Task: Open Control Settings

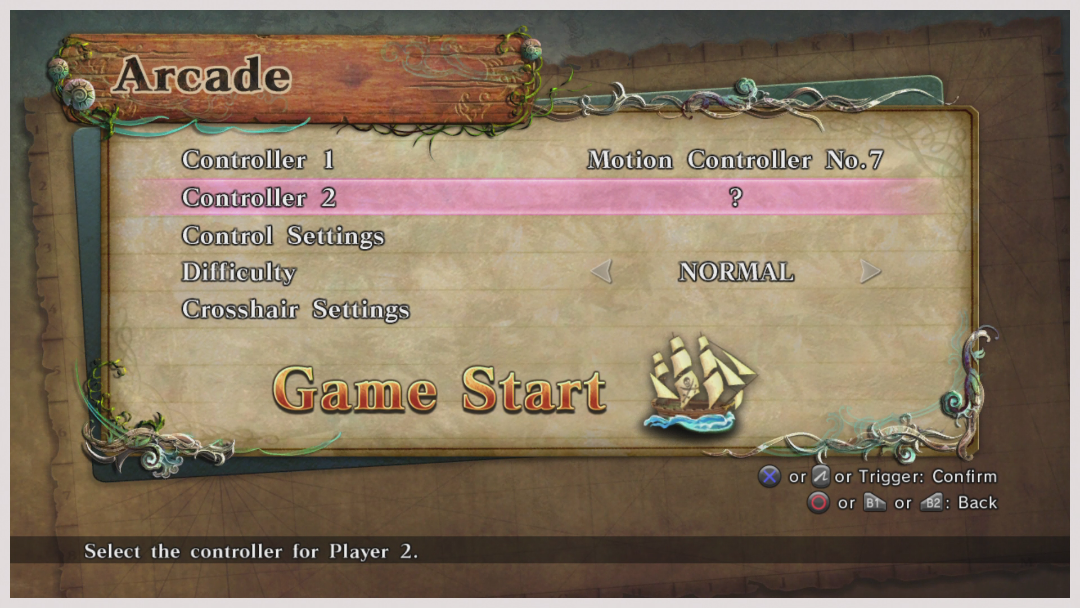Action: pos(283,236)
